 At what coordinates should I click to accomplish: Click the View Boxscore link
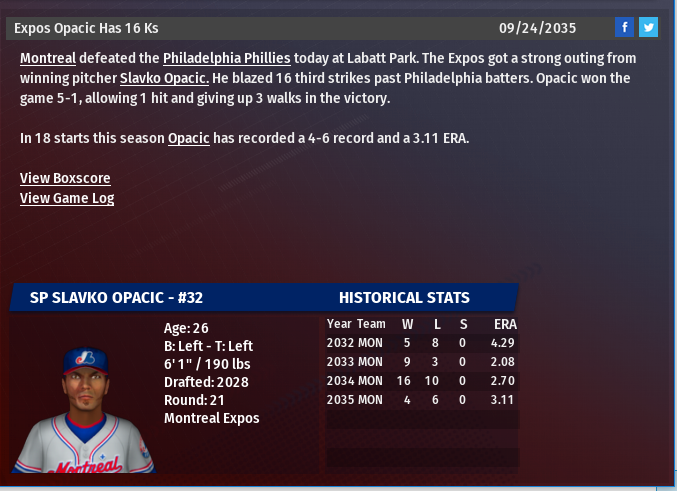coord(65,178)
